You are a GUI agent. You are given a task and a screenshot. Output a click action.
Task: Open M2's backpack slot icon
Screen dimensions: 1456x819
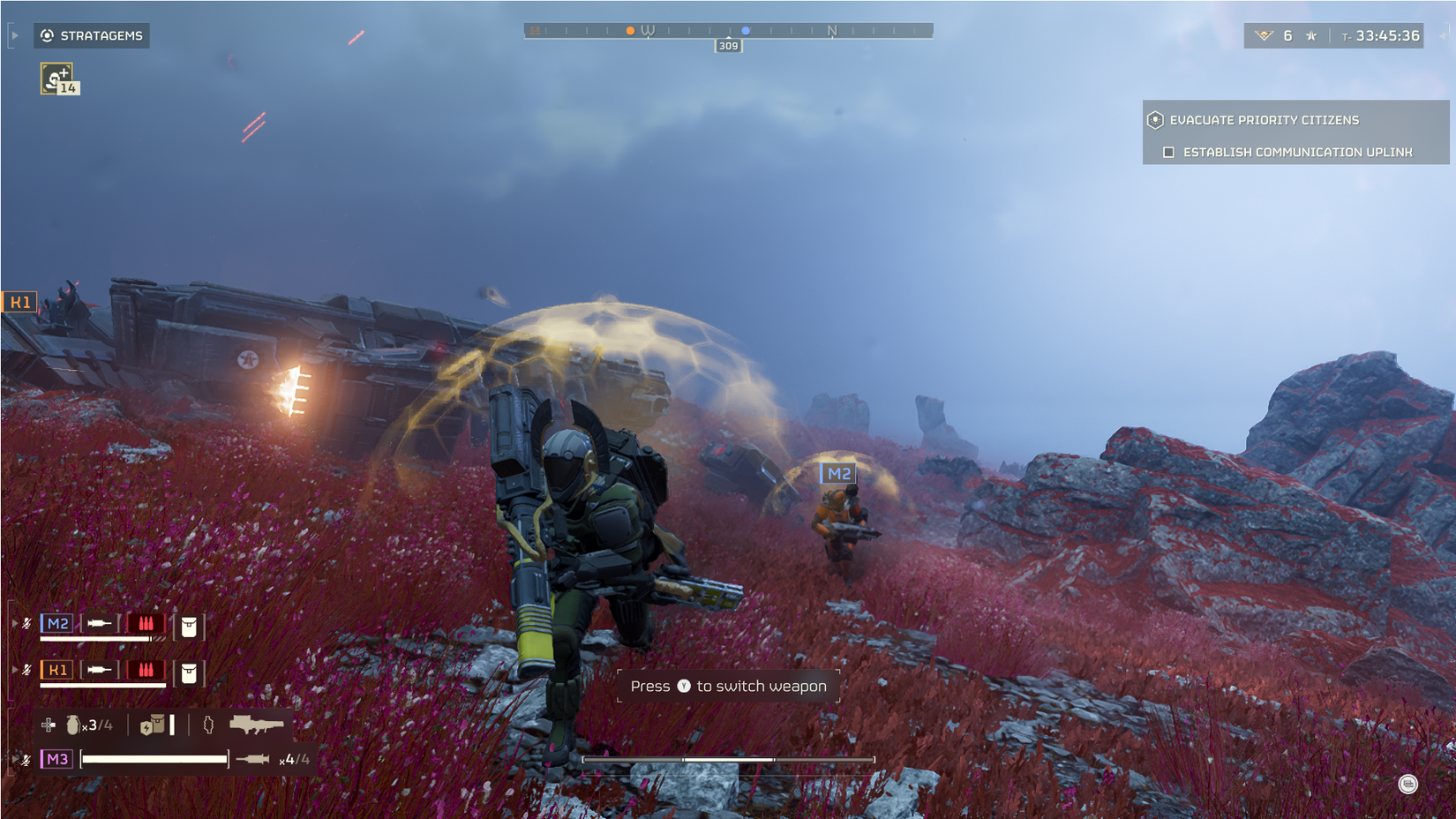(x=189, y=627)
